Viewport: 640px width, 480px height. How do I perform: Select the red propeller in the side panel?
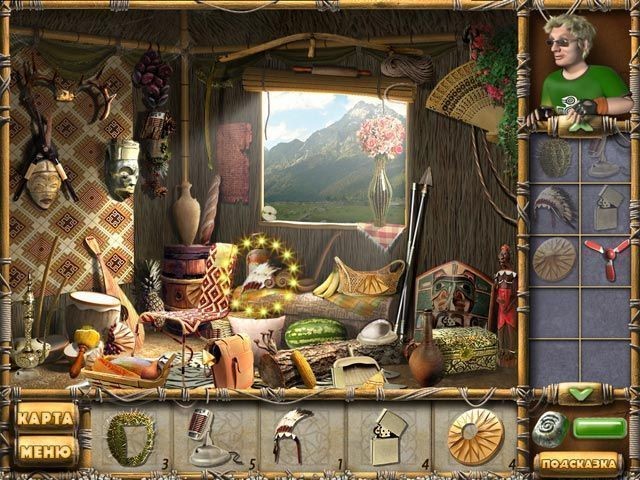[606, 260]
